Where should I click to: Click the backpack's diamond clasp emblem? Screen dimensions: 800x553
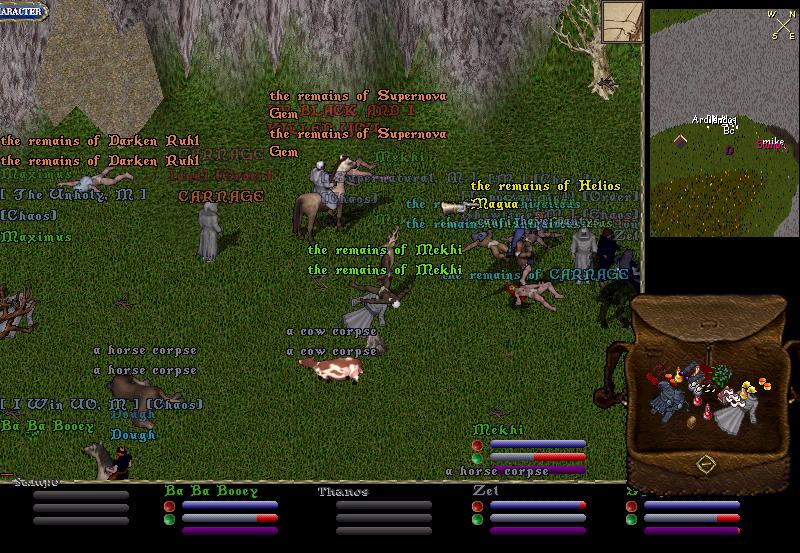pos(706,463)
